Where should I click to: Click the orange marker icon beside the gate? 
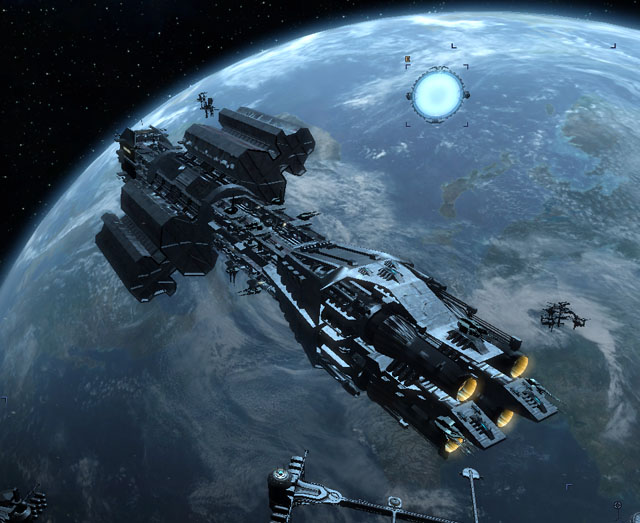[x=408, y=61]
